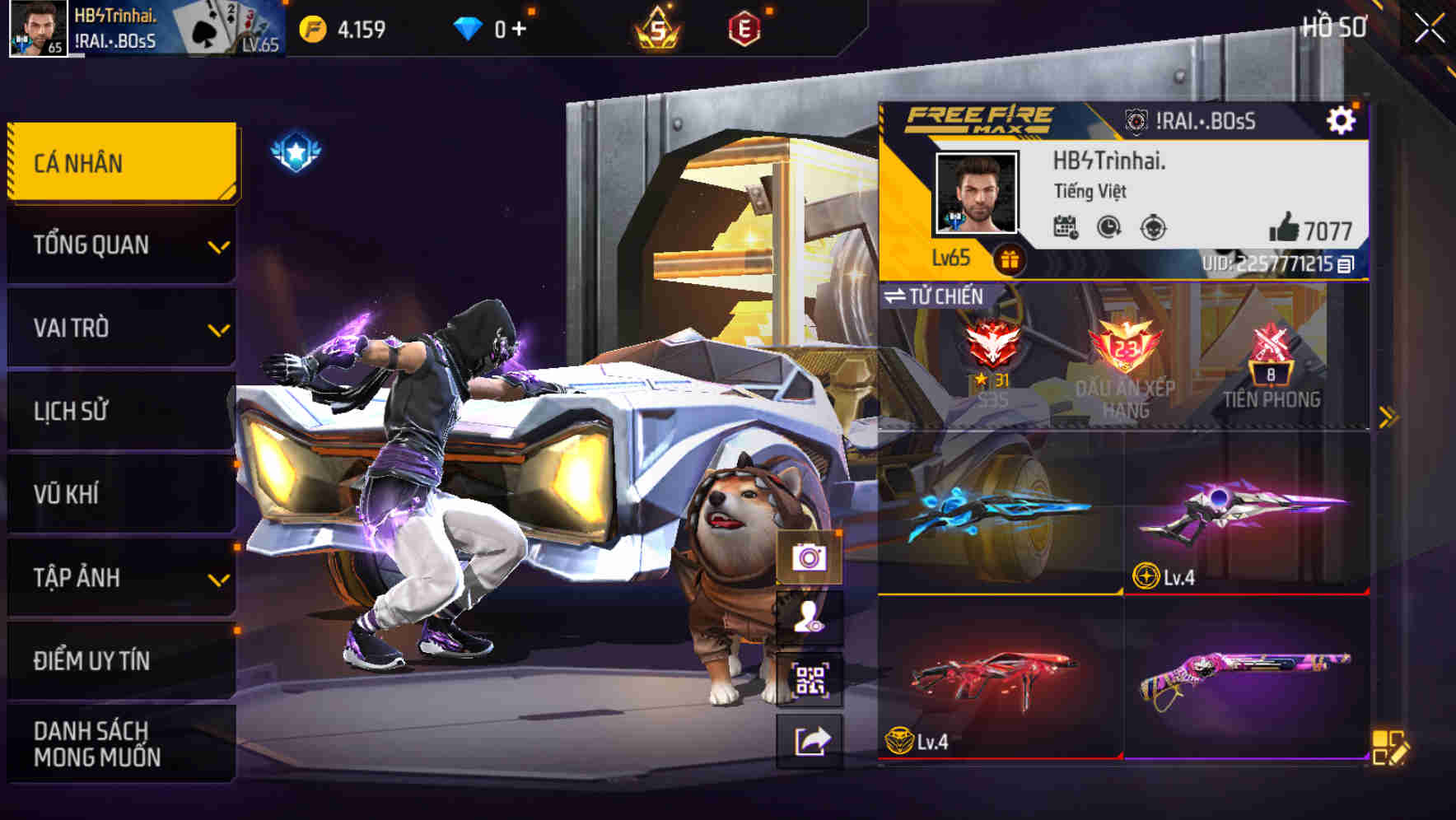The width and height of the screenshot is (1456, 820).
Task: Collapse the TẬP ẢNH section
Action: (x=120, y=578)
